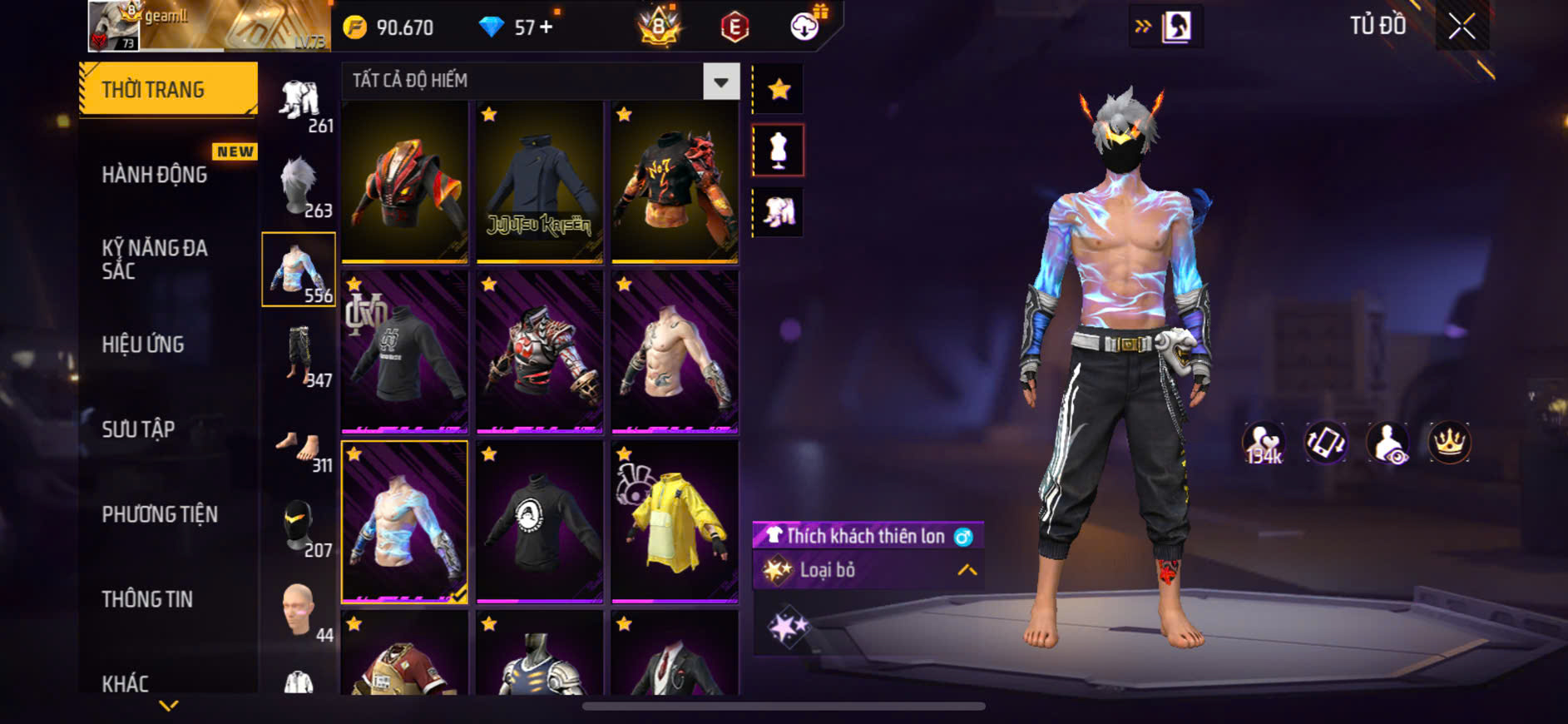Open the hair category showing 263
The height and width of the screenshot is (724, 1568).
point(299,186)
